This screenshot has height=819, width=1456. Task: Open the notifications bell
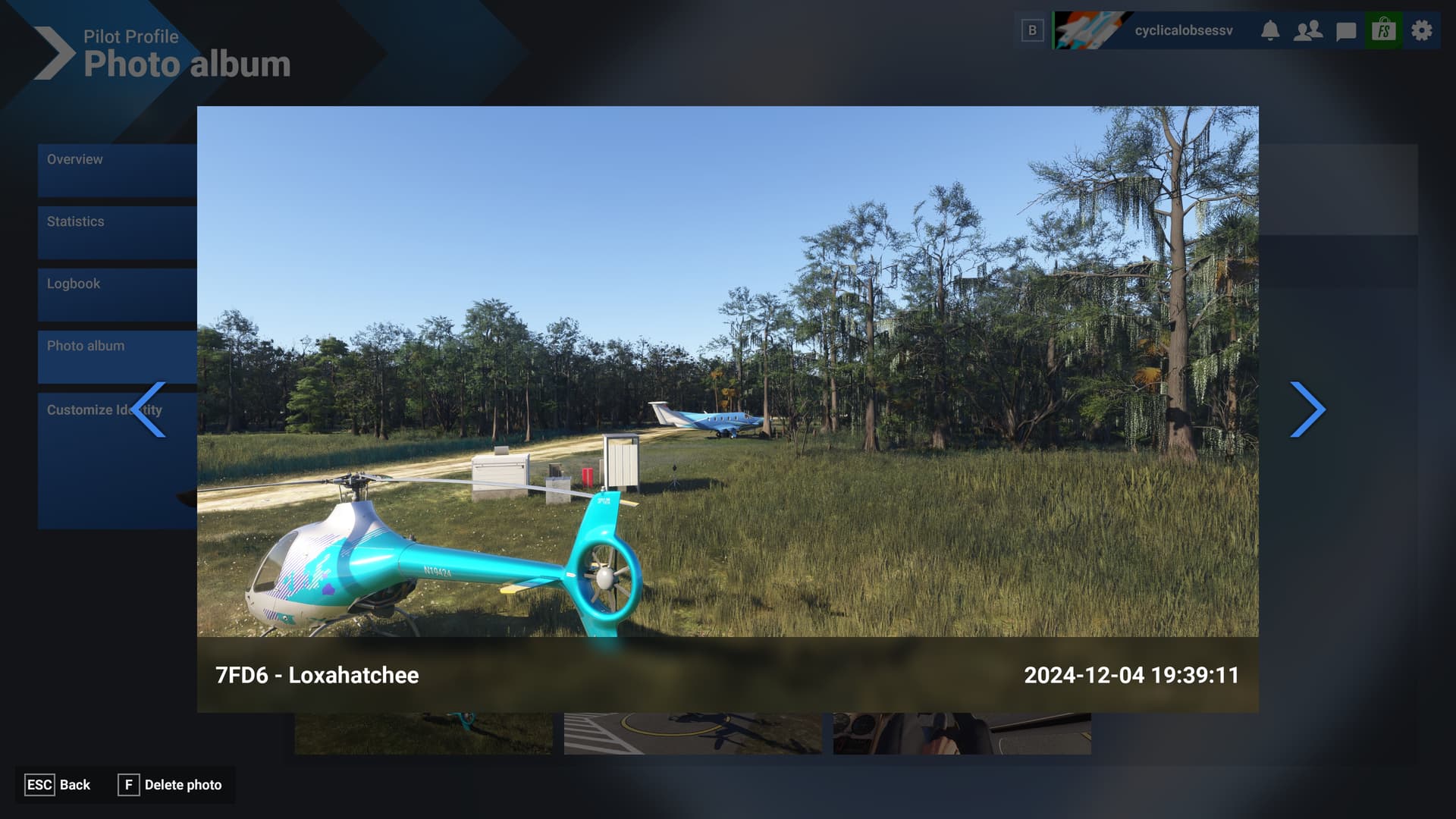pyautogui.click(x=1272, y=30)
